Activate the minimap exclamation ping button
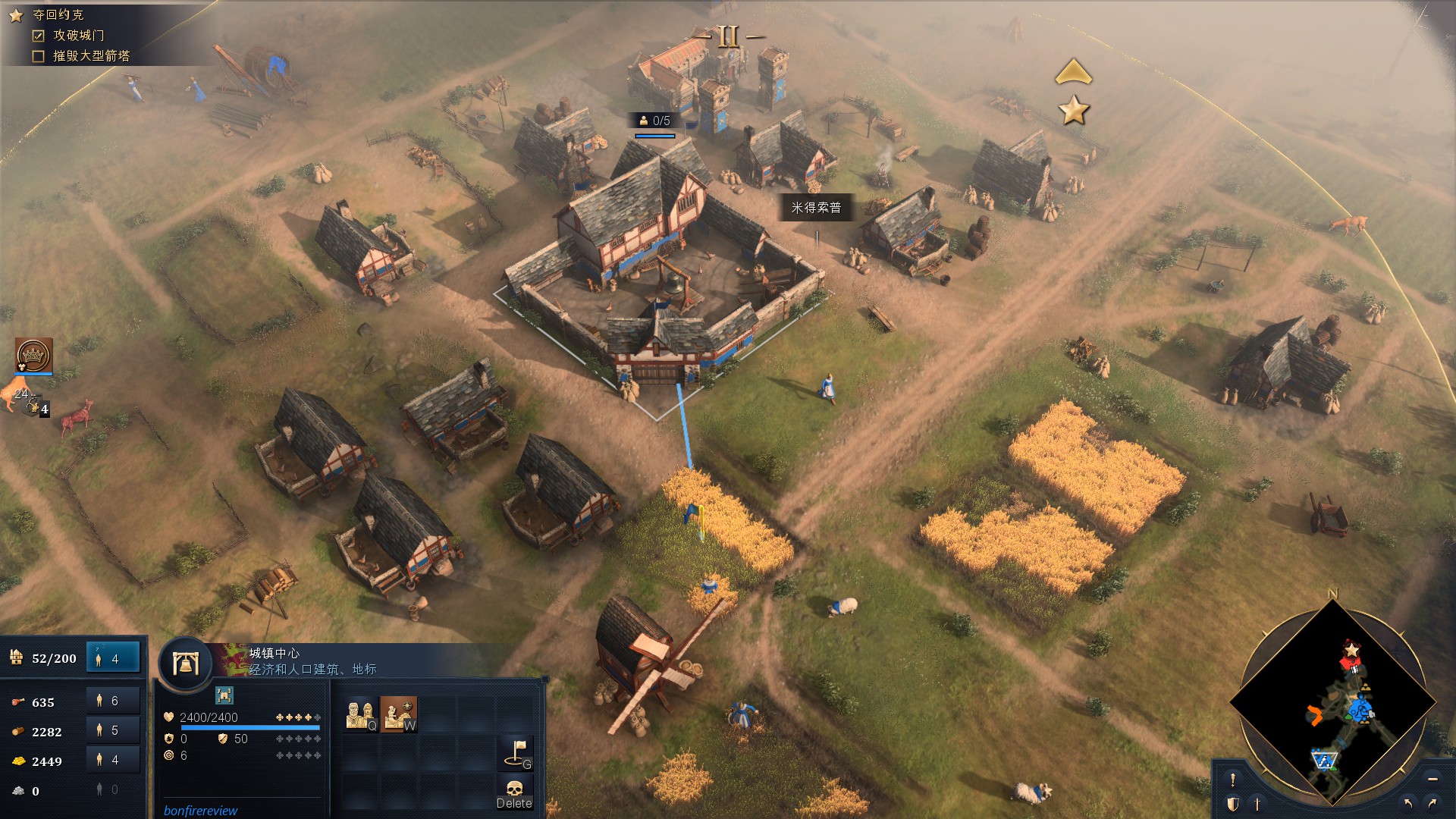The width and height of the screenshot is (1456, 819). [x=1233, y=780]
